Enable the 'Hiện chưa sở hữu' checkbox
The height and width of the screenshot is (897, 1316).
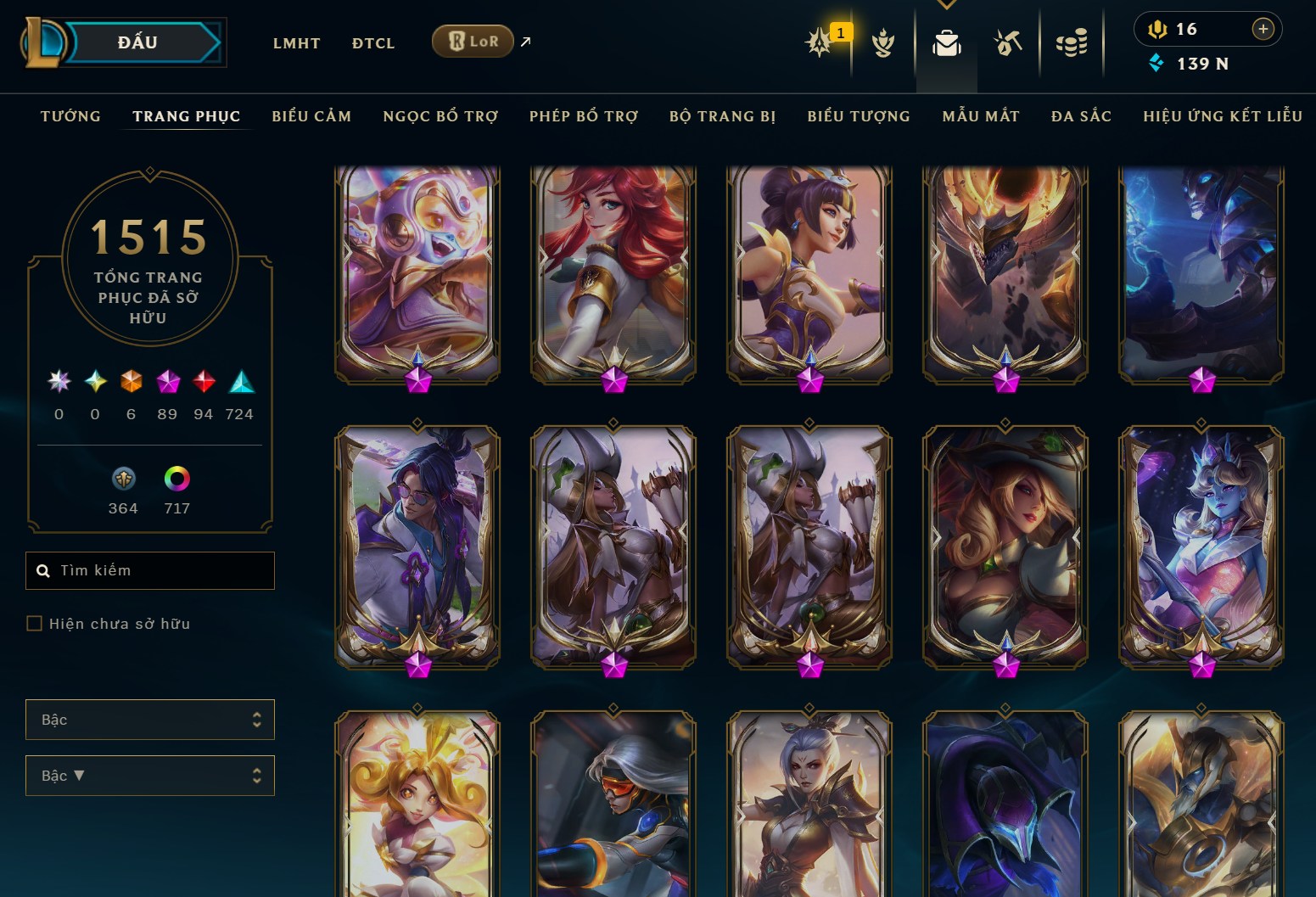34,623
